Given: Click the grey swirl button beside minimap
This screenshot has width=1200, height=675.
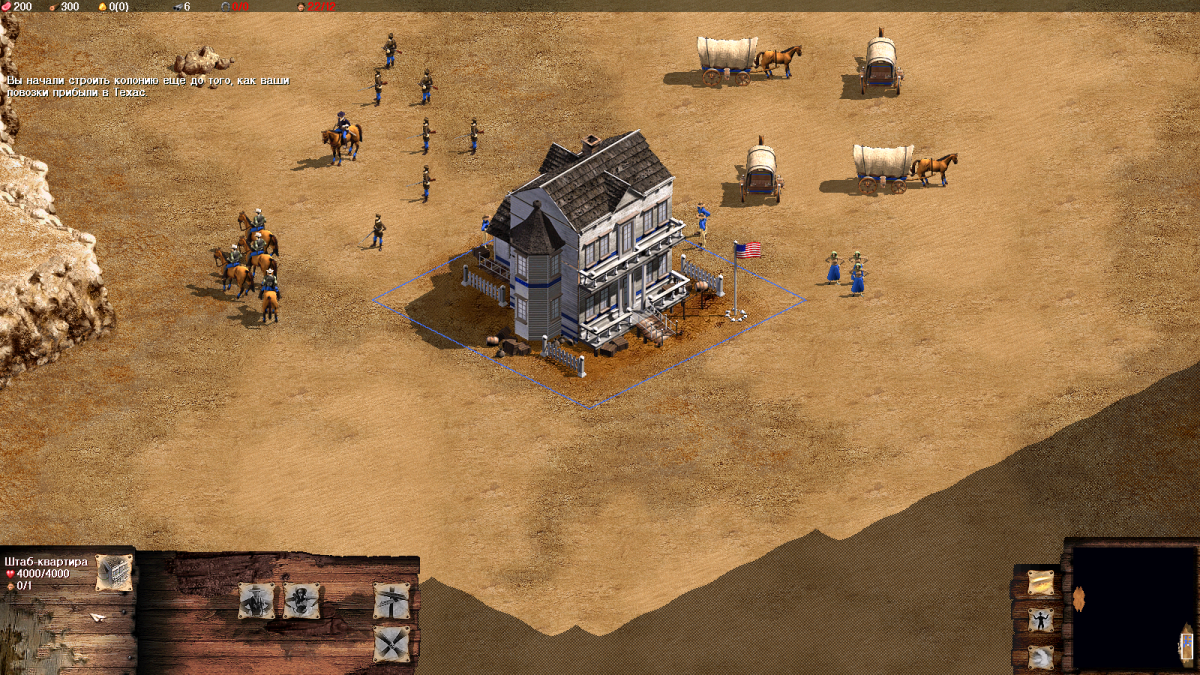Looking at the screenshot, I should click(1041, 657).
